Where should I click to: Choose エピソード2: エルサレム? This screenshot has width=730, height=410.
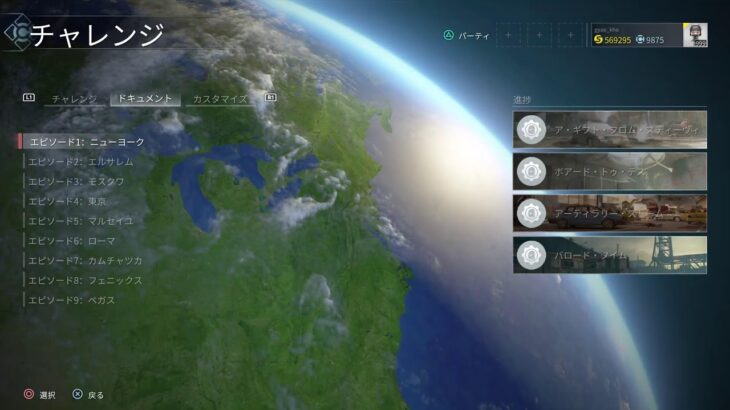(x=80, y=161)
